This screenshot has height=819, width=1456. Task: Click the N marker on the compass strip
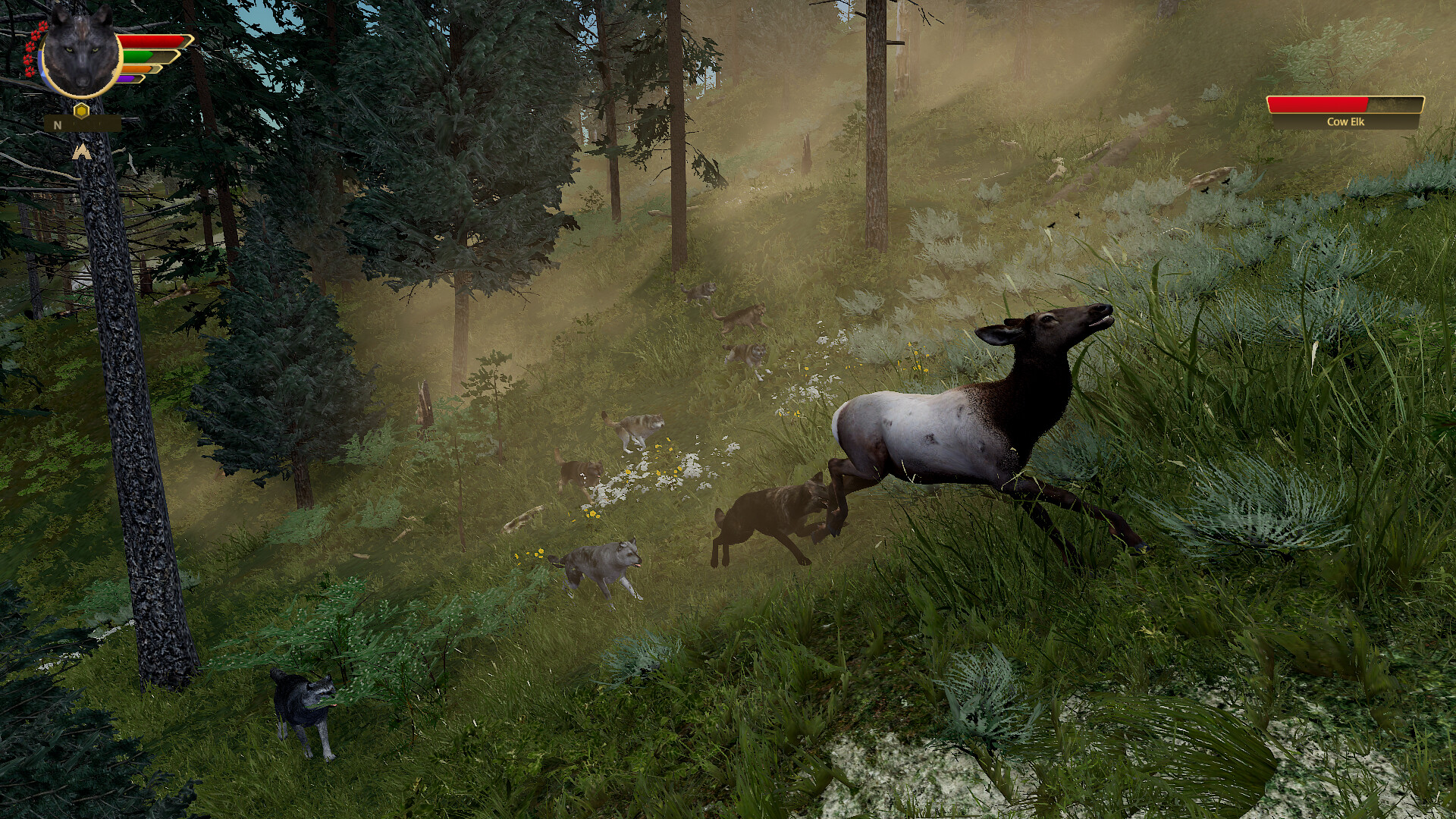(x=57, y=124)
